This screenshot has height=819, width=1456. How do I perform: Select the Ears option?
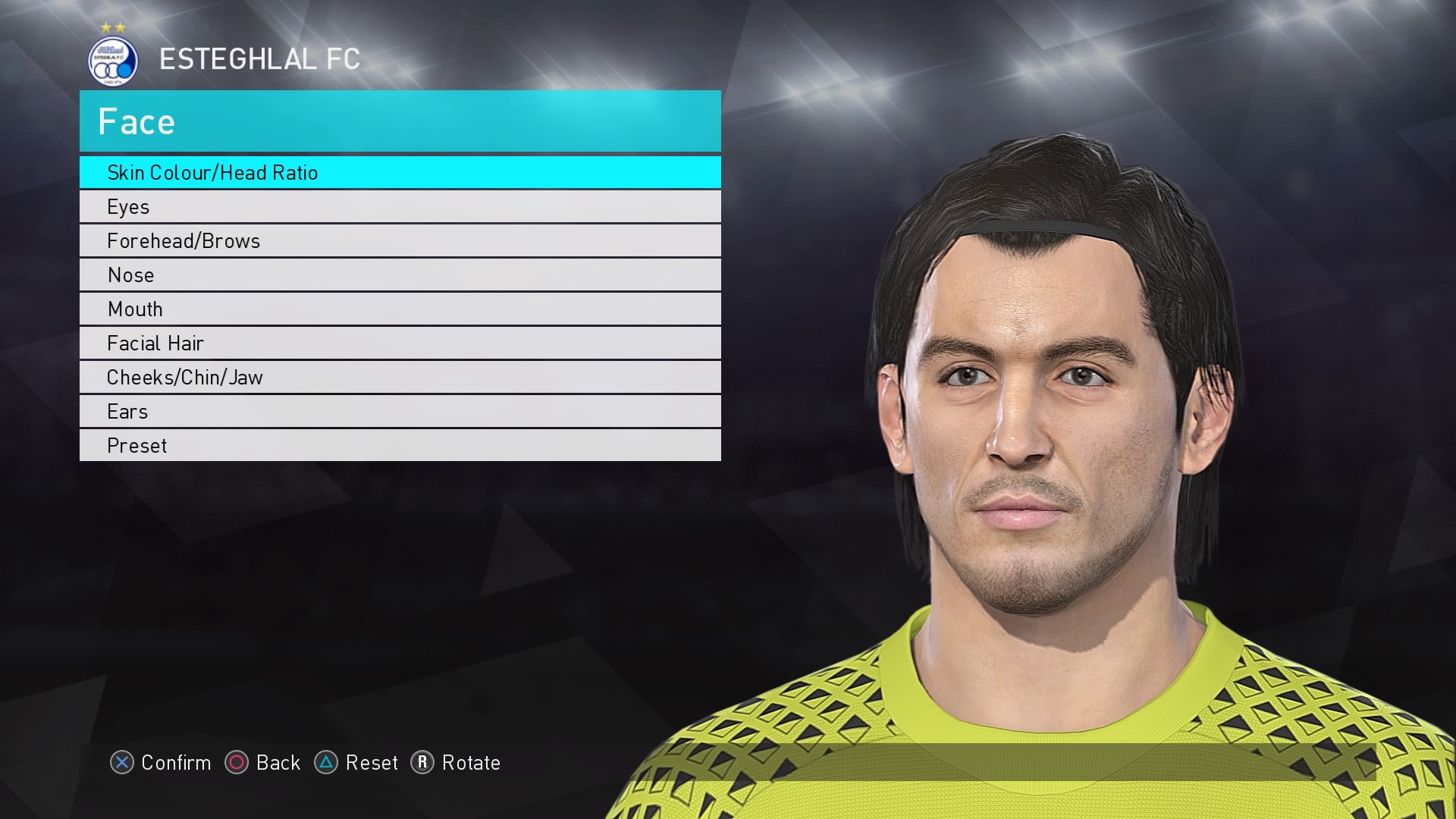coord(400,411)
